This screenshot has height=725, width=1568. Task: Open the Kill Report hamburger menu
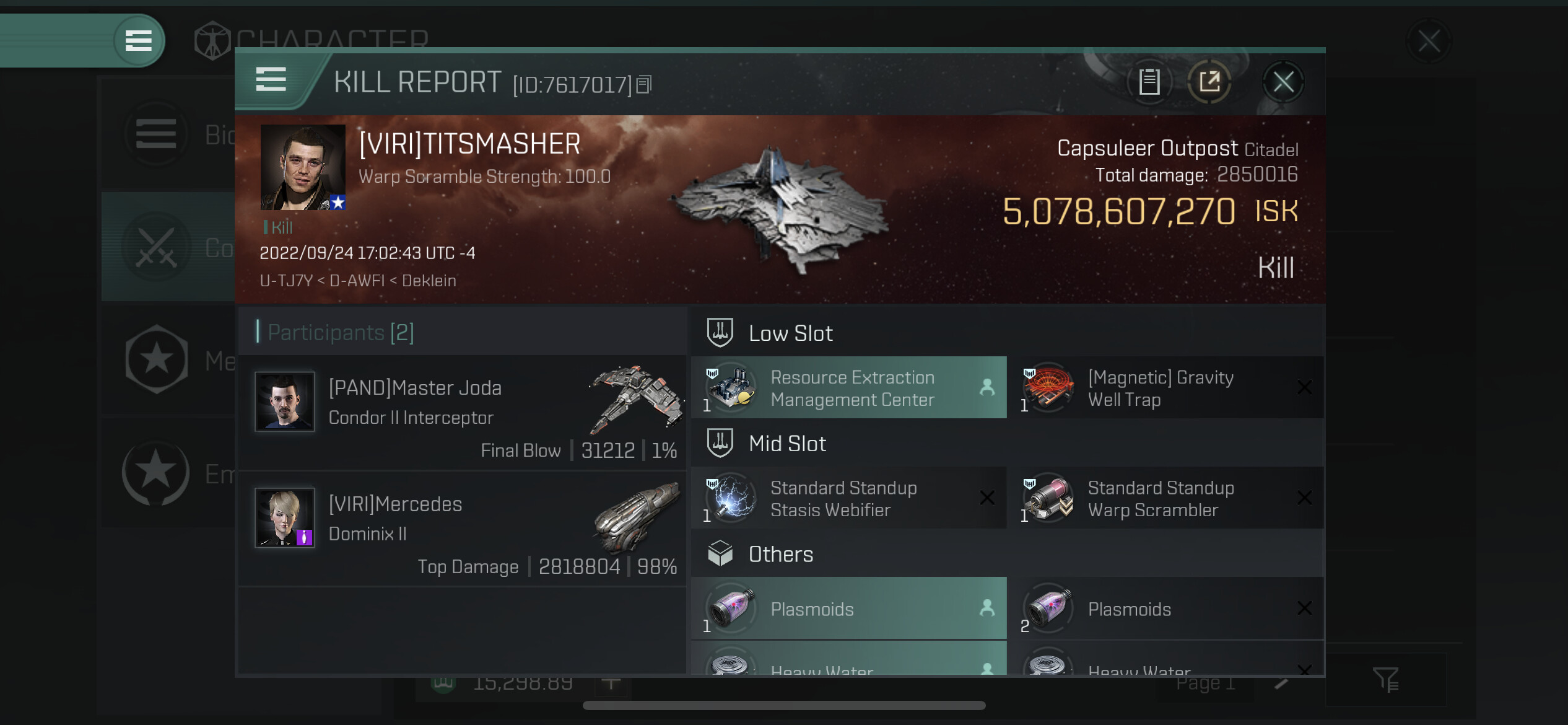pos(271,80)
